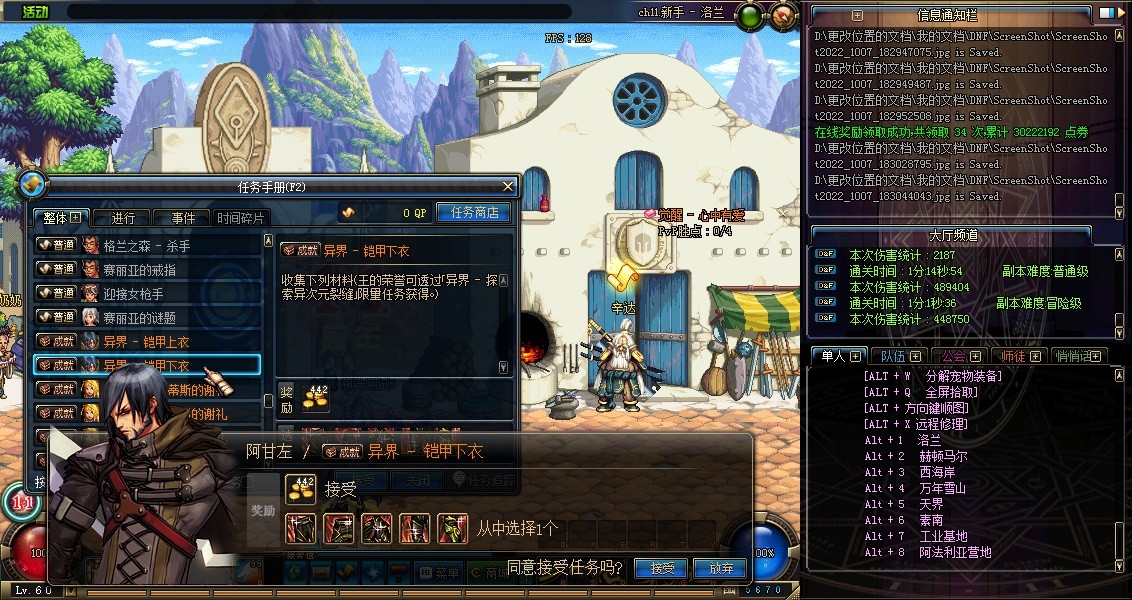Select the 格兰之森 - 杀手 quest
Image resolution: width=1132 pixels, height=600 pixels.
tap(147, 245)
